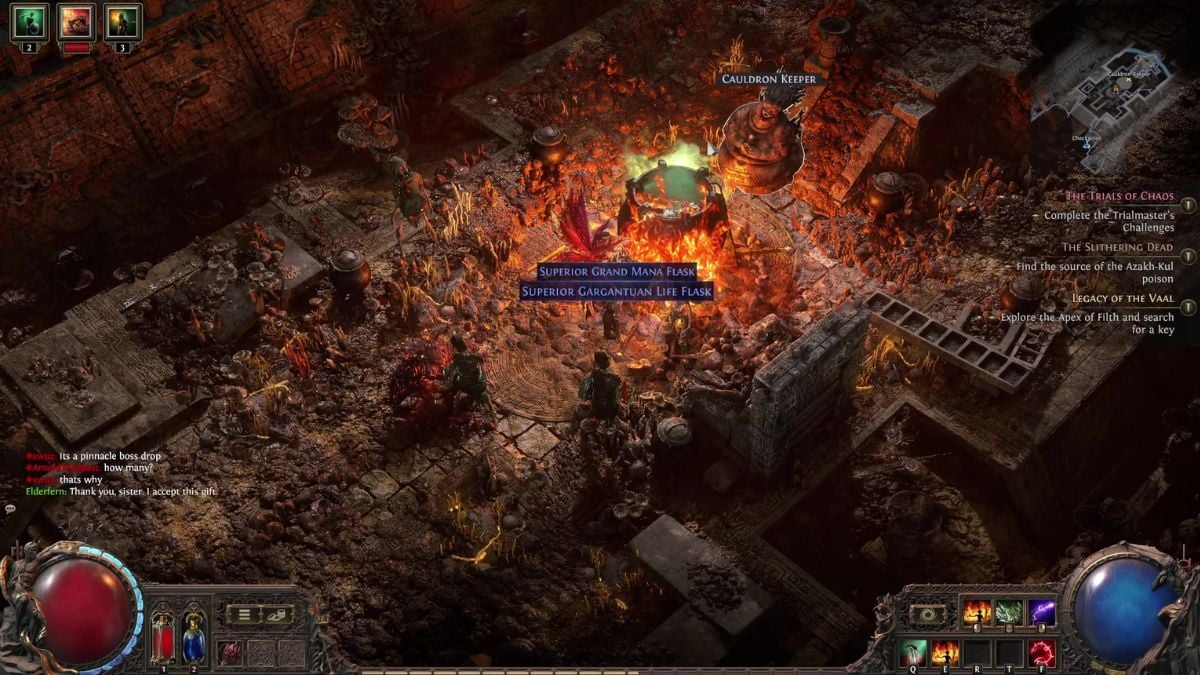Select The Trials of Chaos quest entry
This screenshot has height=675, width=1200.
click(1118, 196)
